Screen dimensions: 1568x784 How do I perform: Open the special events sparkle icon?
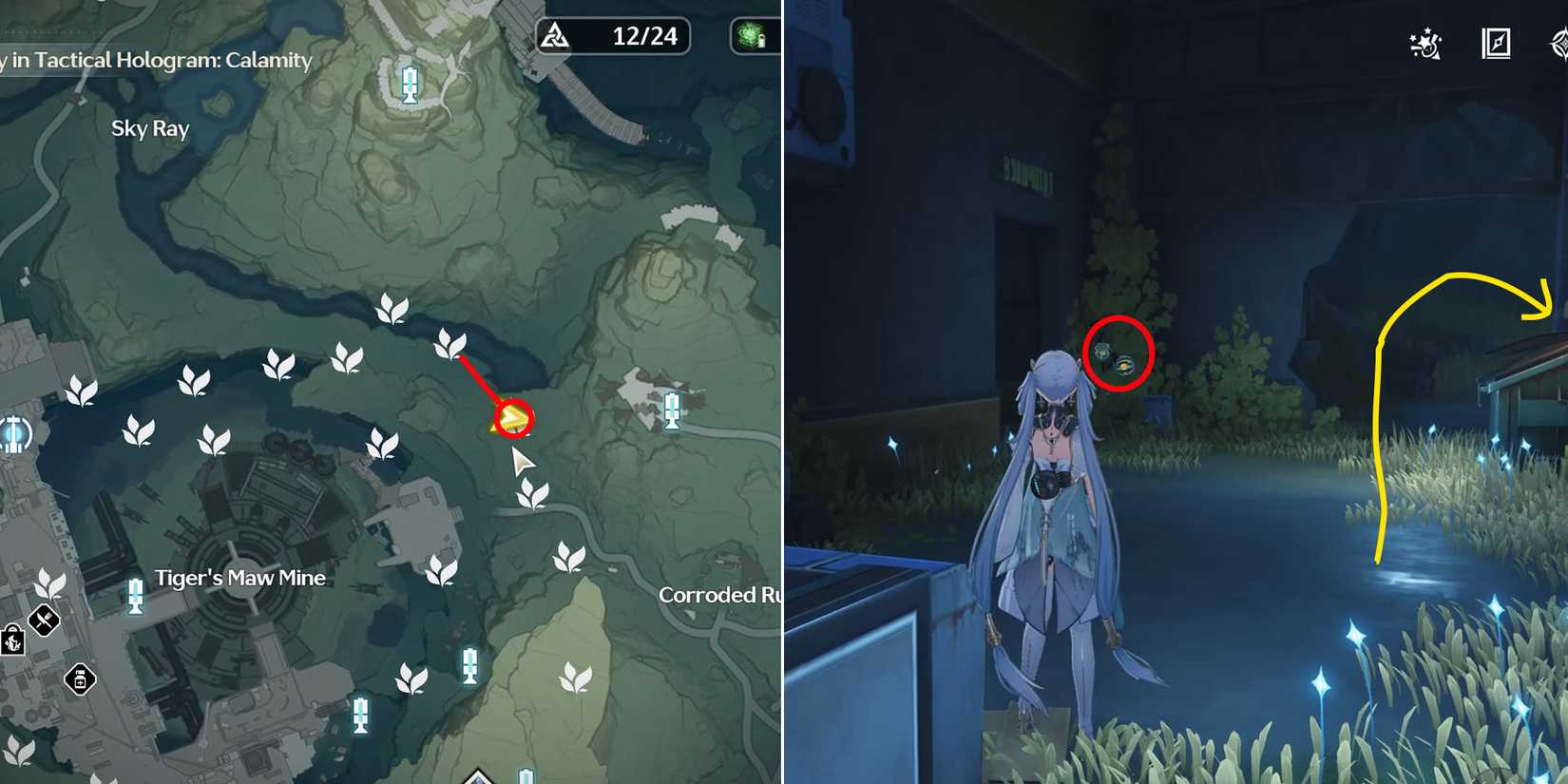[1425, 45]
